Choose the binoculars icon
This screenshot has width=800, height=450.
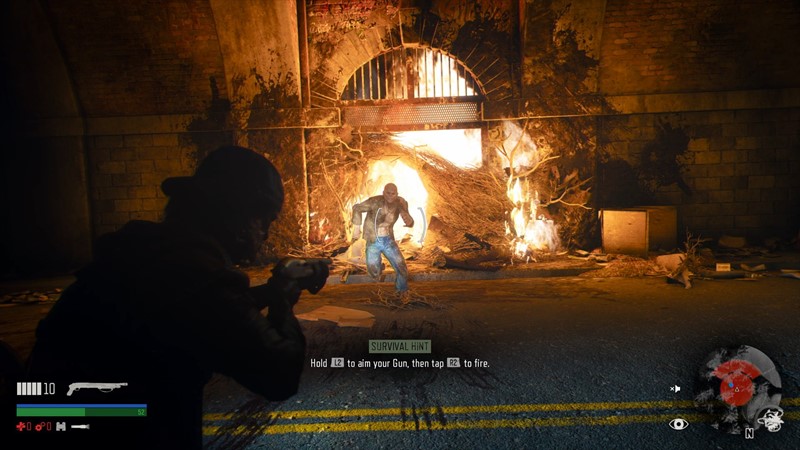pyautogui.click(x=60, y=427)
